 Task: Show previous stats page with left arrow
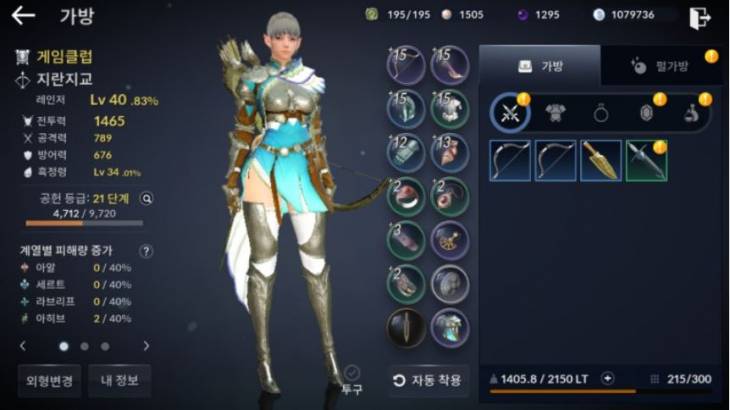(x=24, y=346)
